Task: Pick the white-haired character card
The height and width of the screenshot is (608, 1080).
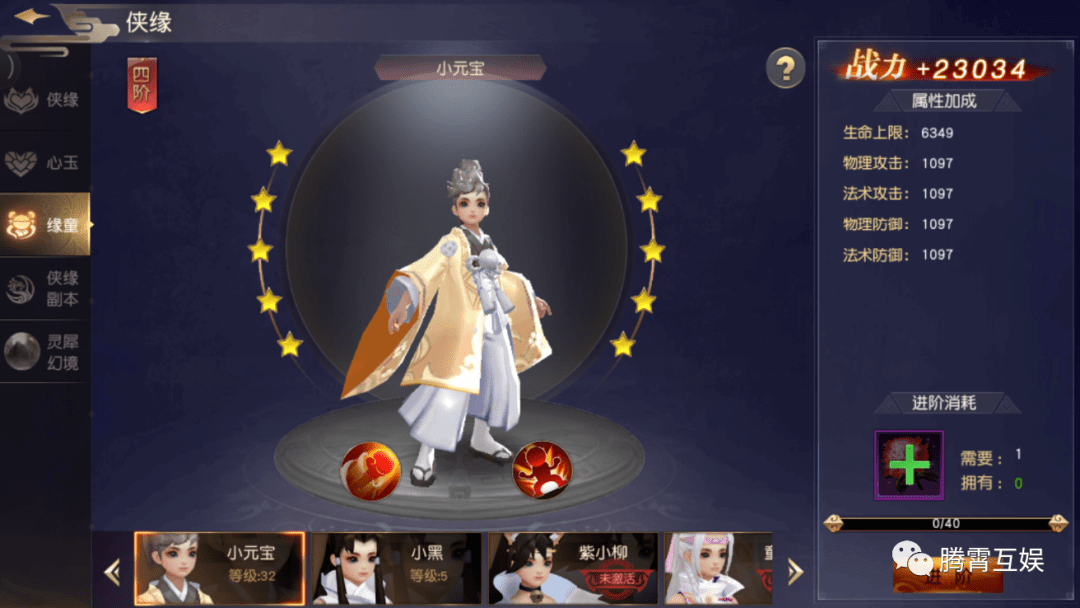Action: pyautogui.click(x=718, y=568)
